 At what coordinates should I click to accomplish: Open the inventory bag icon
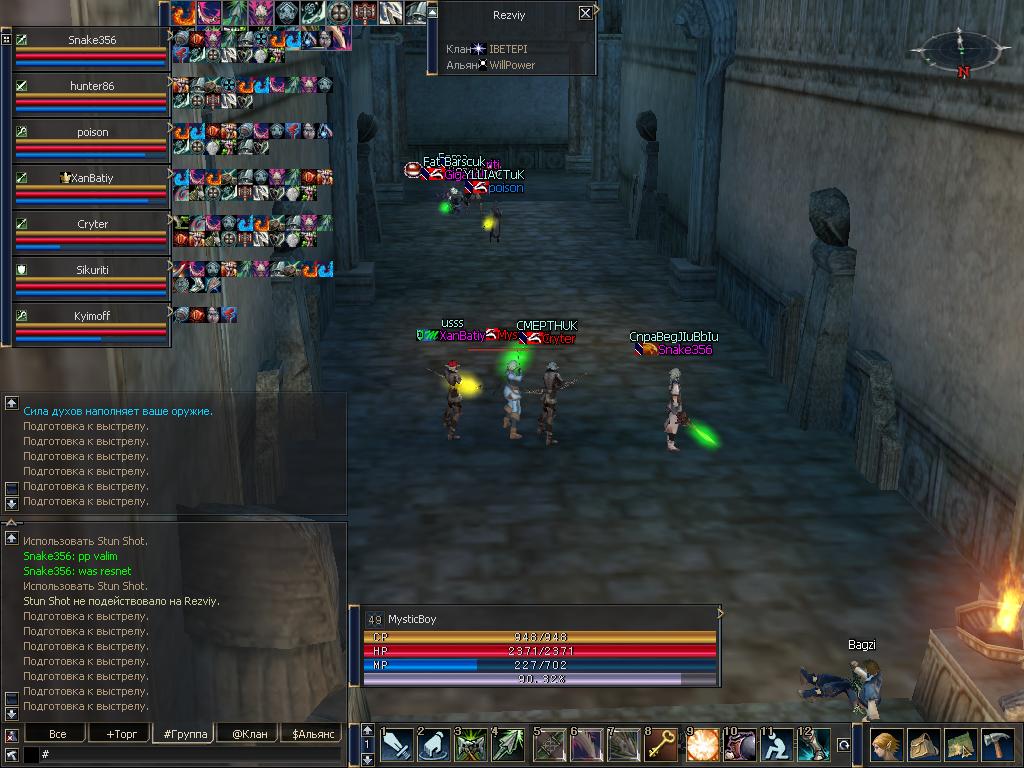point(923,745)
